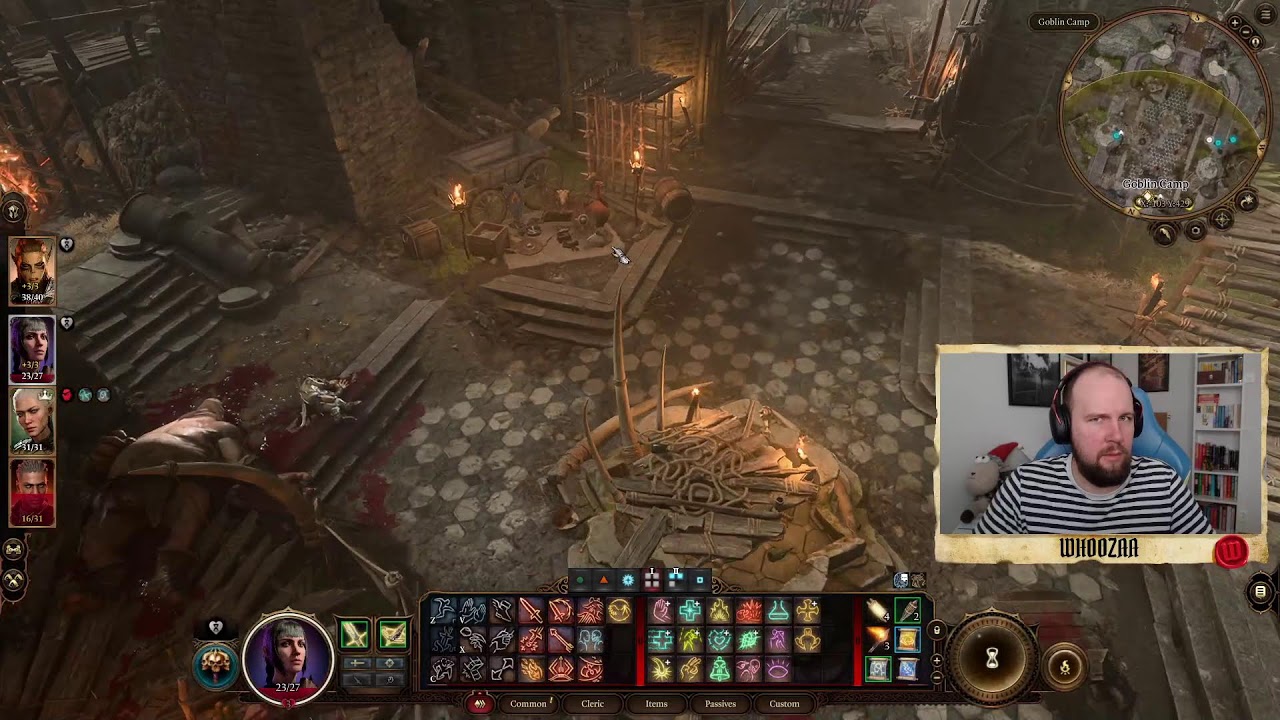1280x720 pixels.
Task: Open the journal icon near the bottom right
Action: tap(1260, 591)
